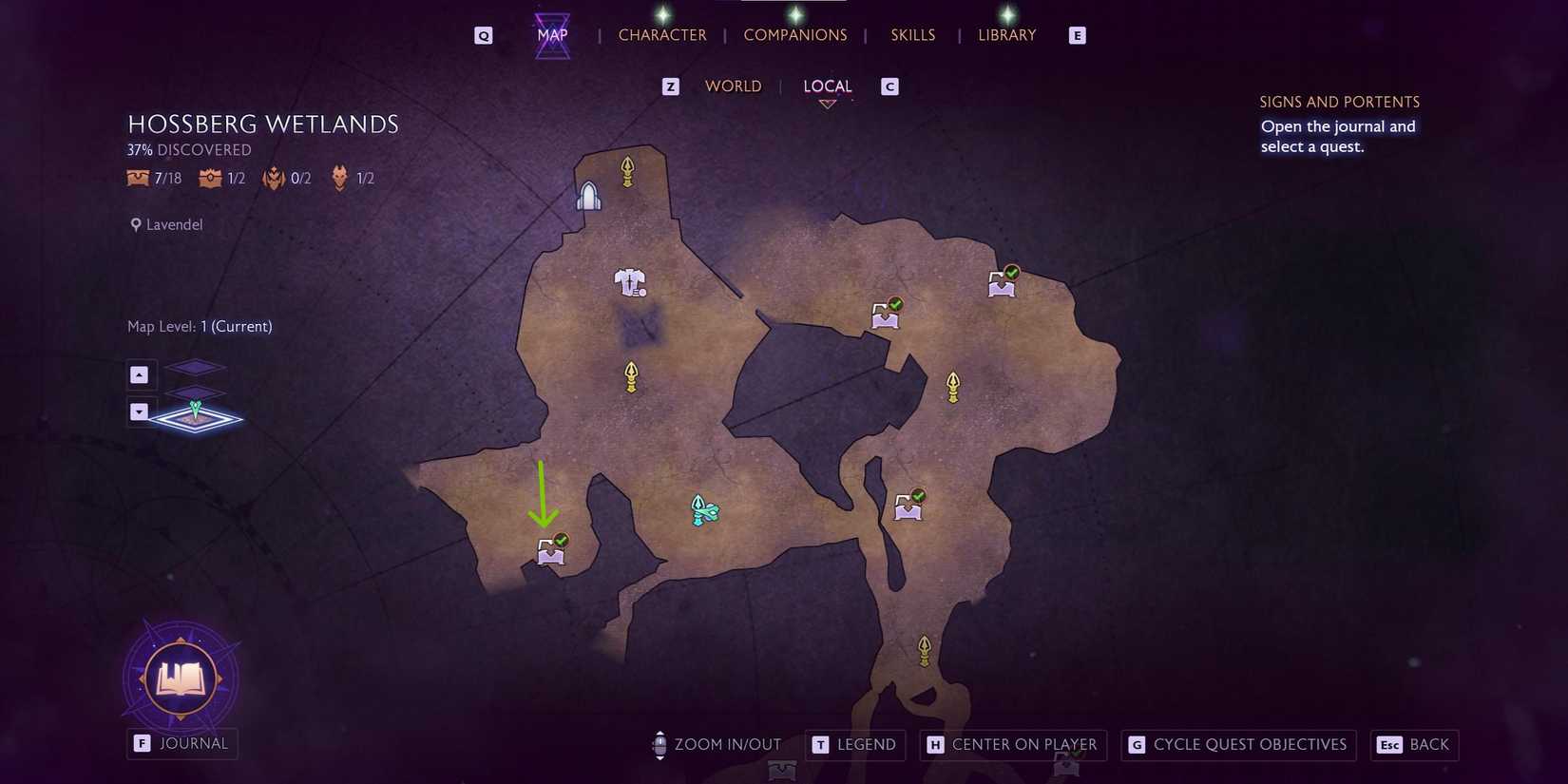Click the completed camp icon in the northeast
This screenshot has width=1568, height=784.
pyautogui.click(x=1001, y=282)
